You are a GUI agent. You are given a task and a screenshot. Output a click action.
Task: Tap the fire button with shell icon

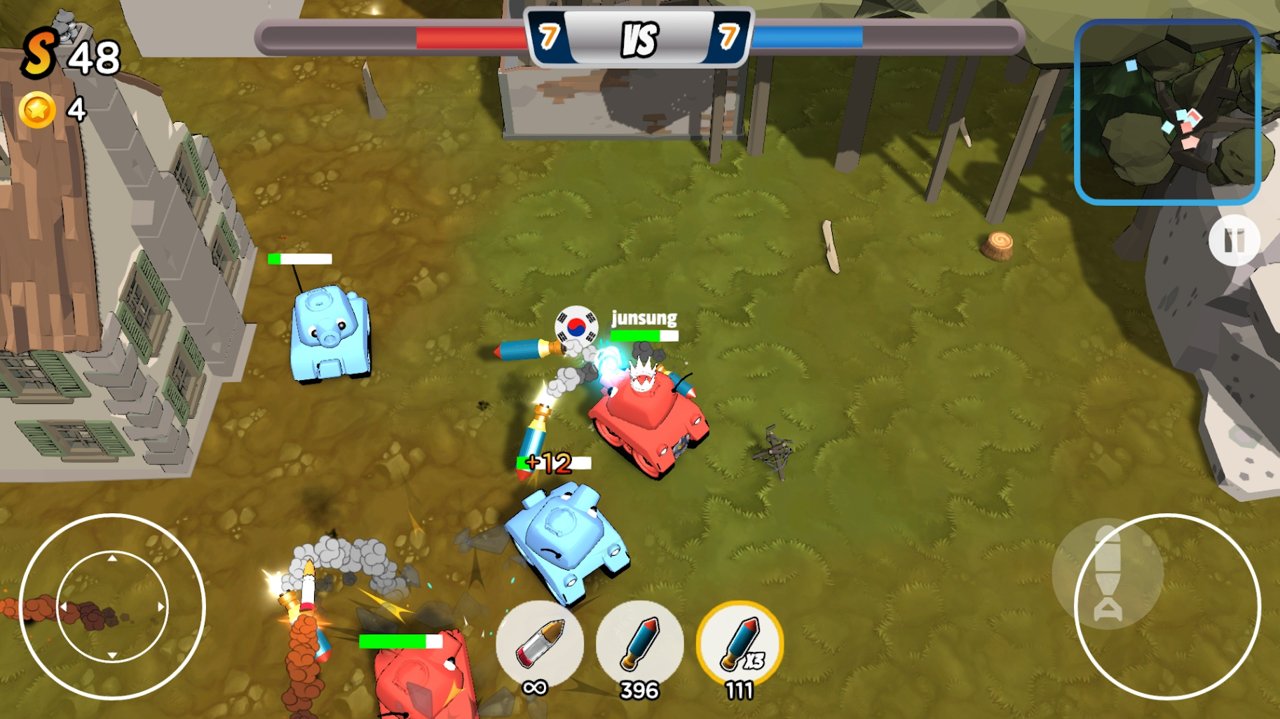click(1167, 606)
